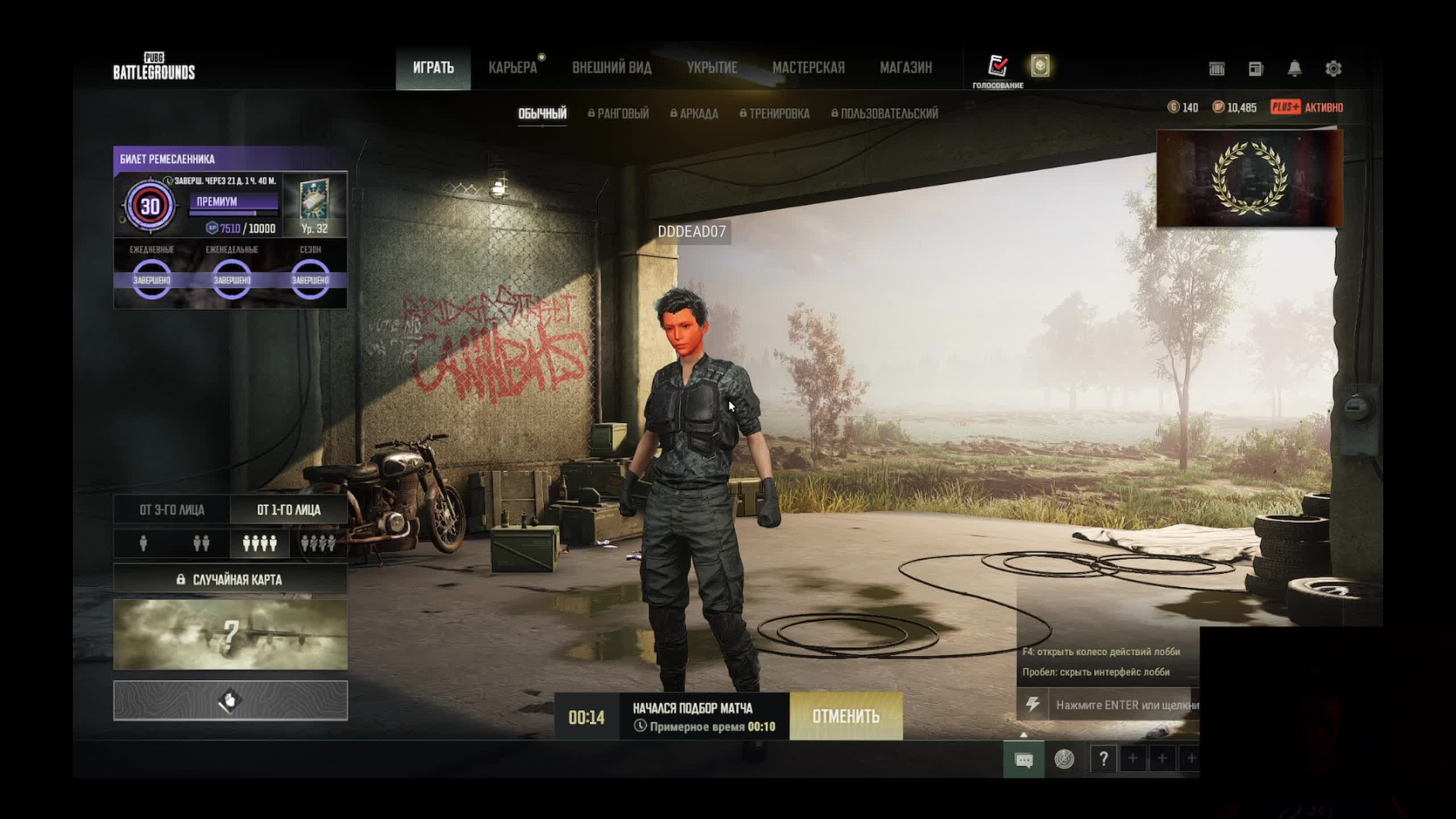The height and width of the screenshot is (819, 1456).
Task: Select the РАНГОВЫЙ ranked mode
Action: 618,113
